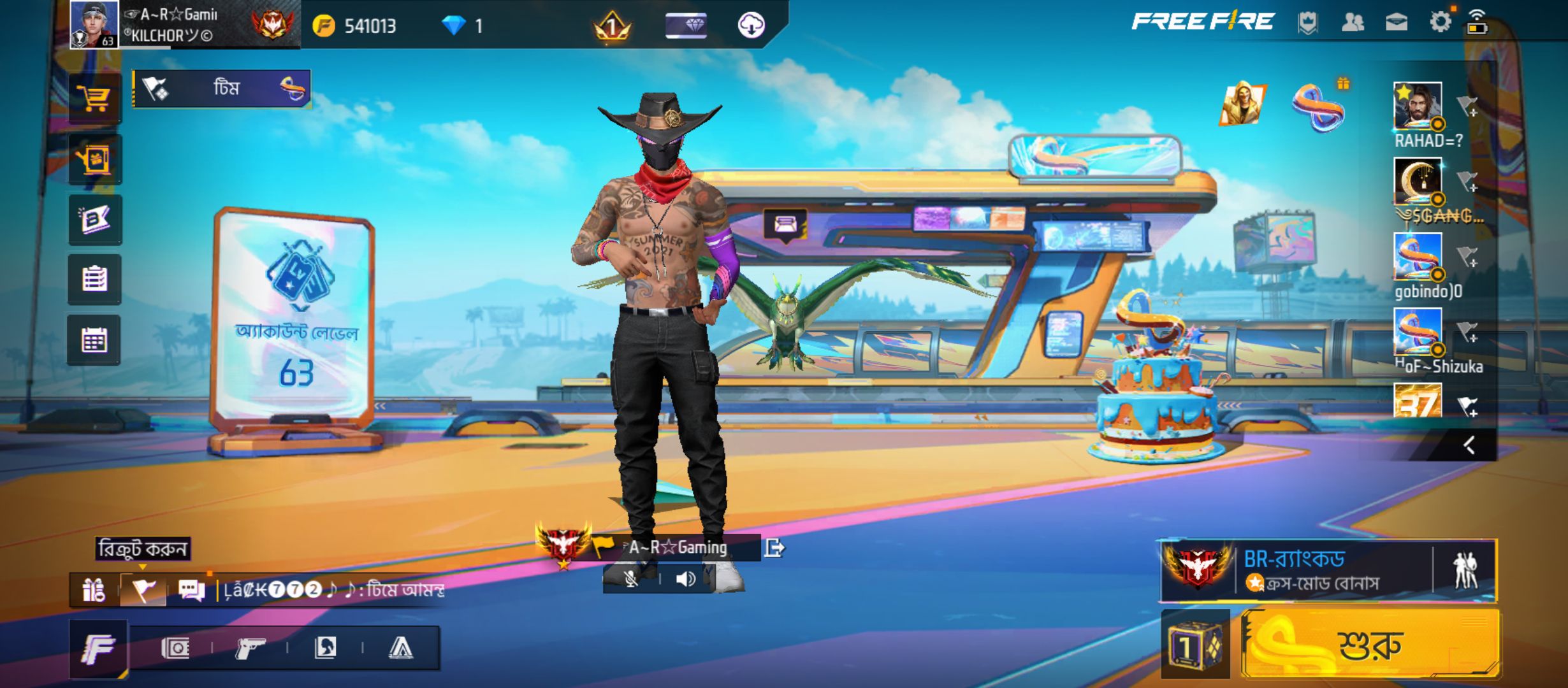Open the player profile avatar
The image size is (1568, 688).
pos(94,24)
